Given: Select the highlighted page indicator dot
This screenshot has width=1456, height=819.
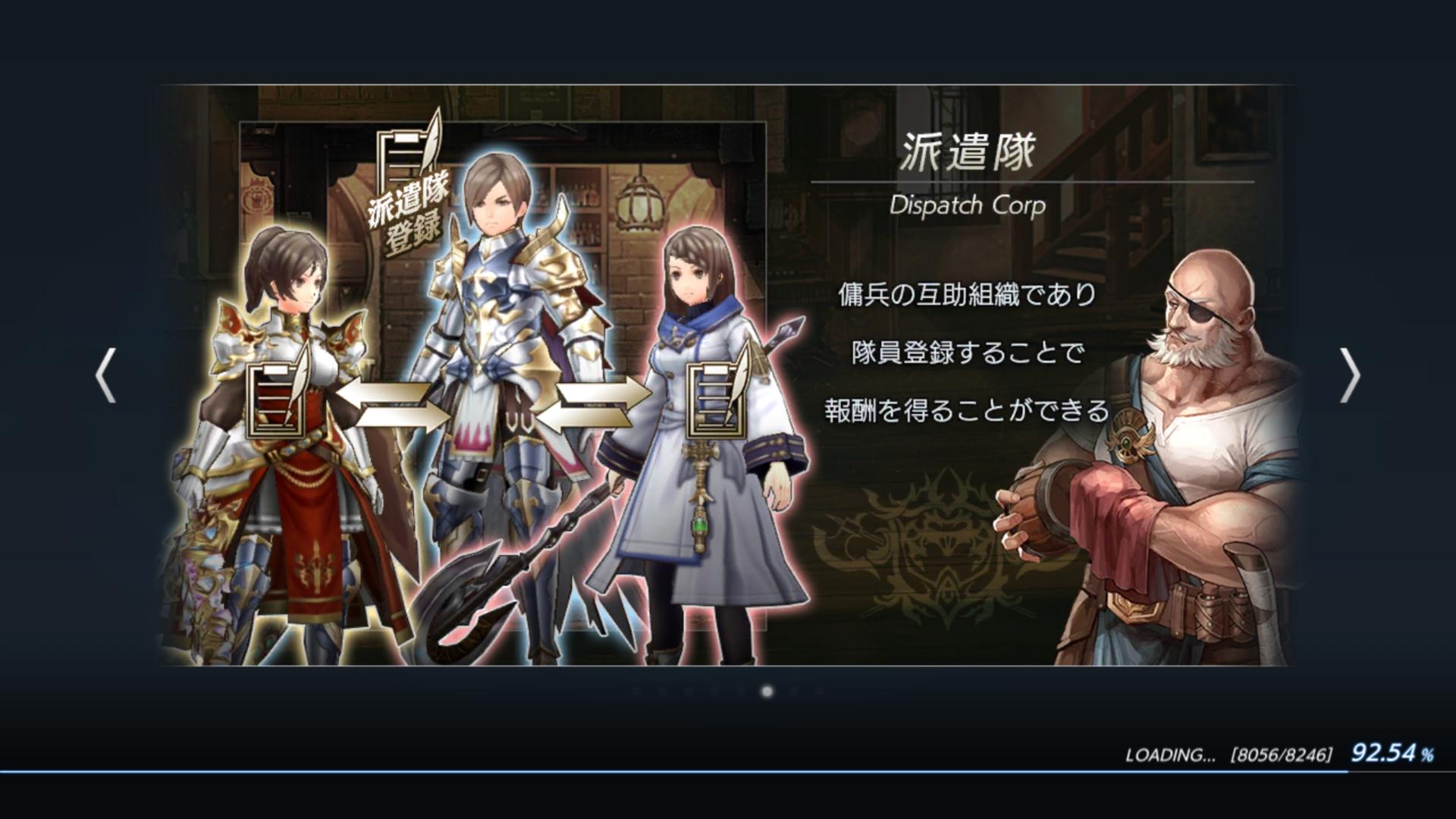Looking at the screenshot, I should tap(767, 692).
